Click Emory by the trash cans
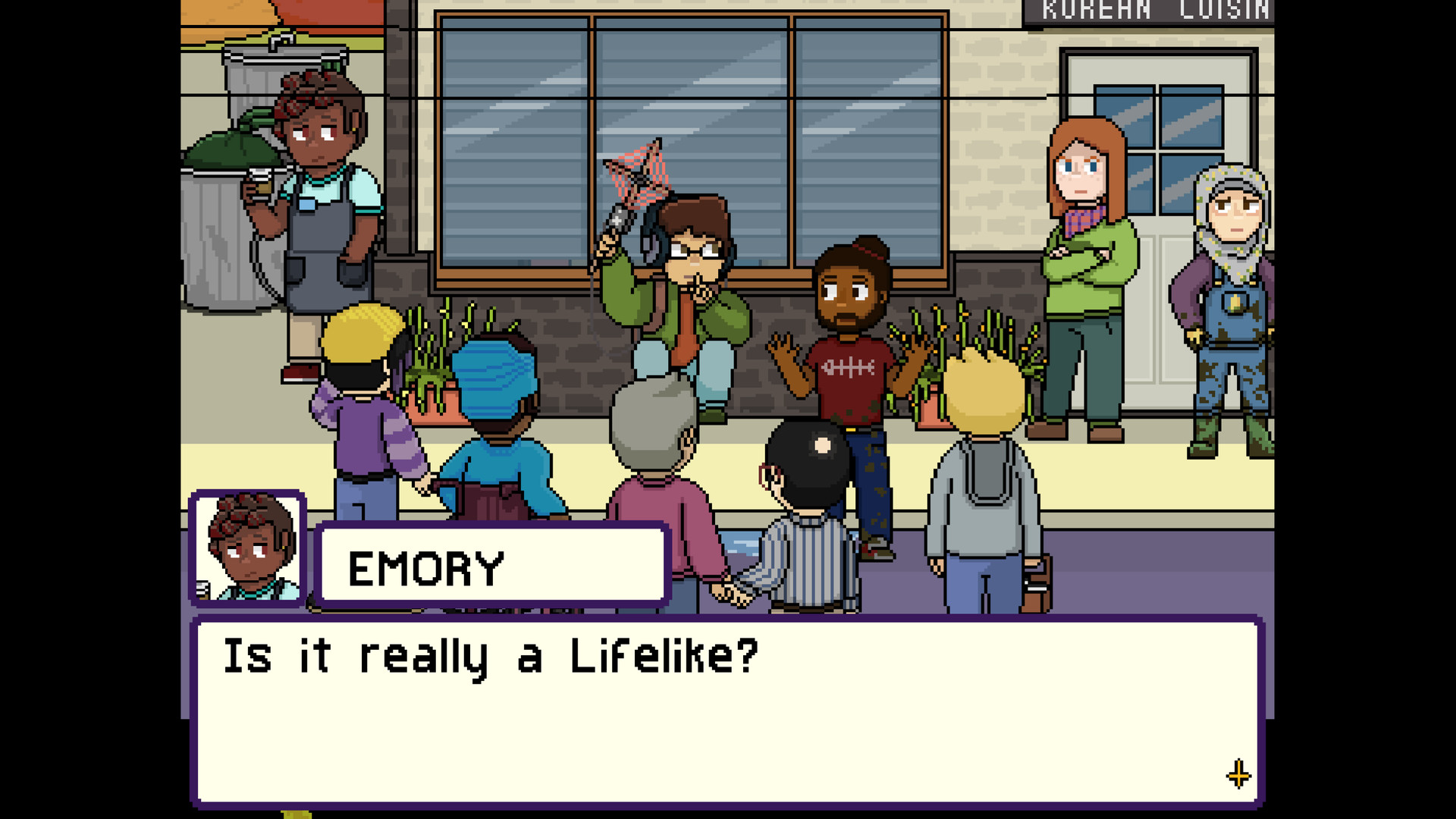 click(x=326, y=212)
